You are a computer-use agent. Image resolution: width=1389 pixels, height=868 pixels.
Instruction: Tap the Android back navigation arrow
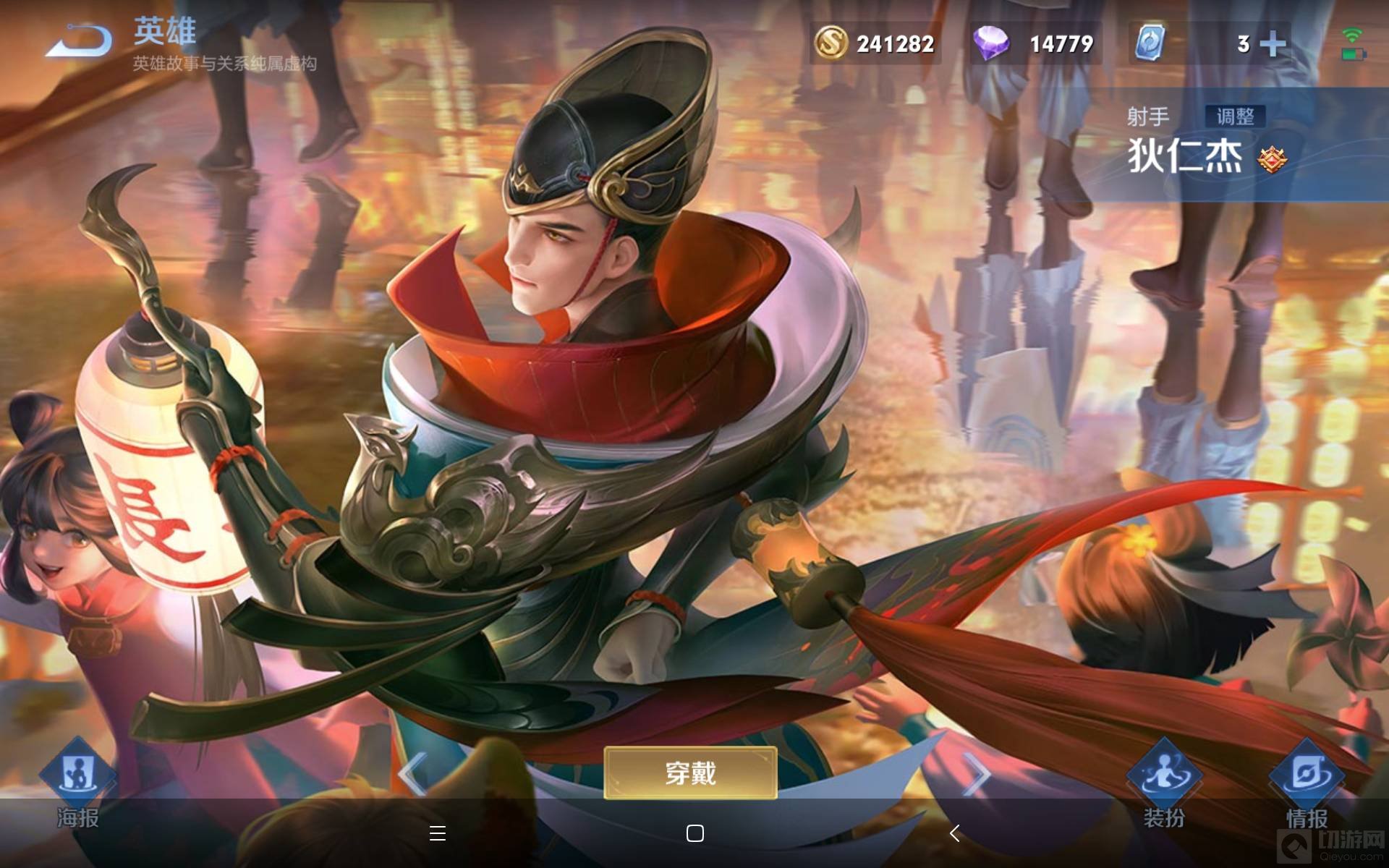(x=955, y=833)
